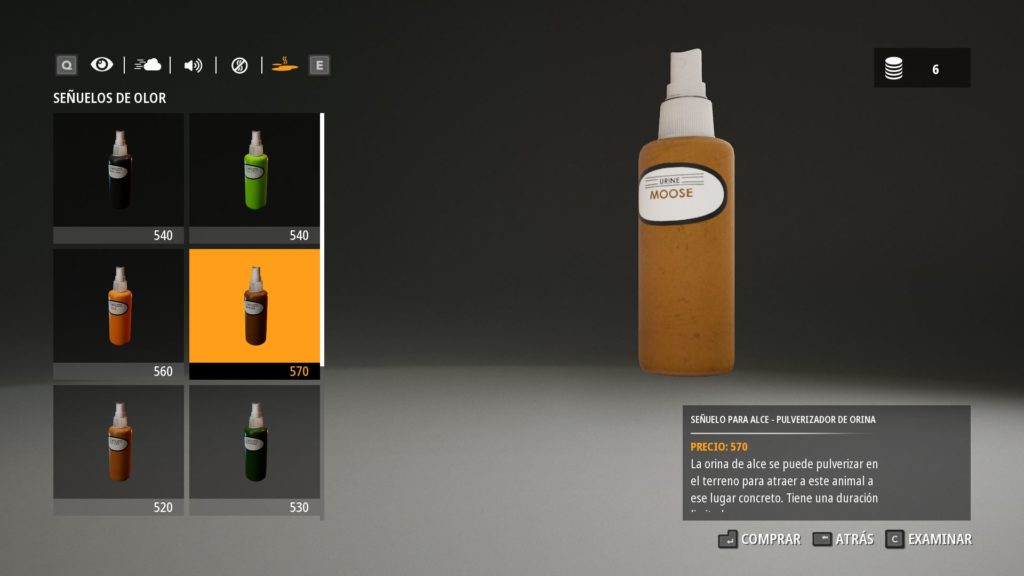Click Examinar to inspect the bottle

point(929,539)
